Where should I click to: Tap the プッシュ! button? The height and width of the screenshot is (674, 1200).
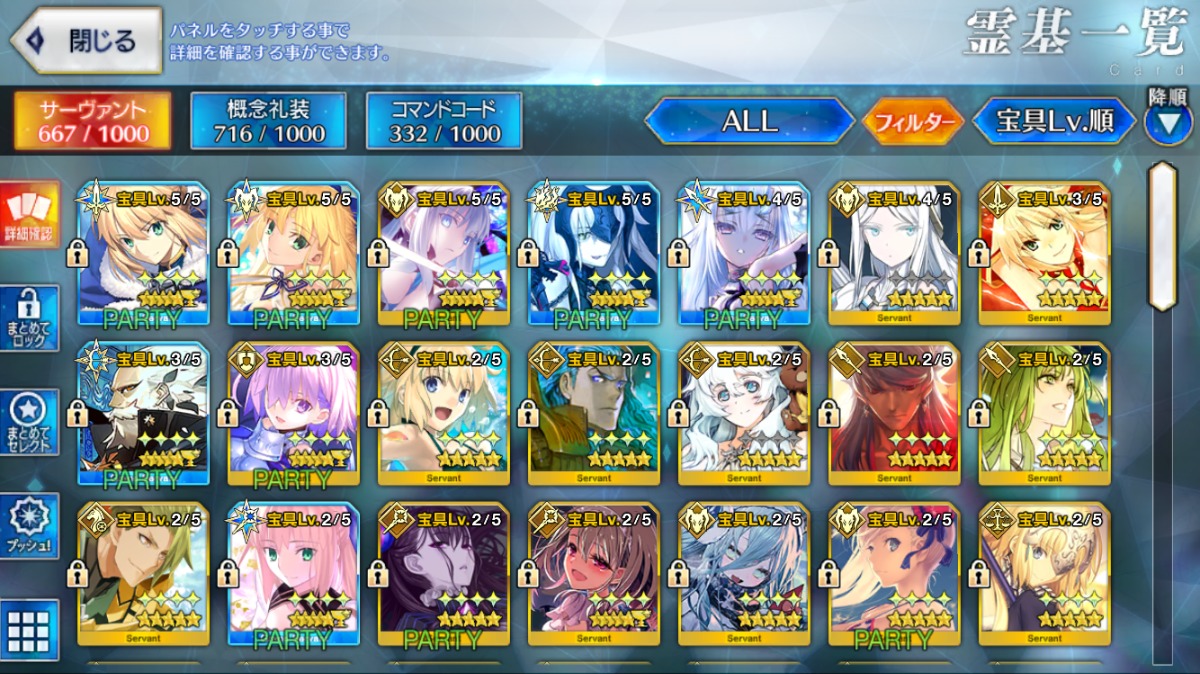click(29, 525)
